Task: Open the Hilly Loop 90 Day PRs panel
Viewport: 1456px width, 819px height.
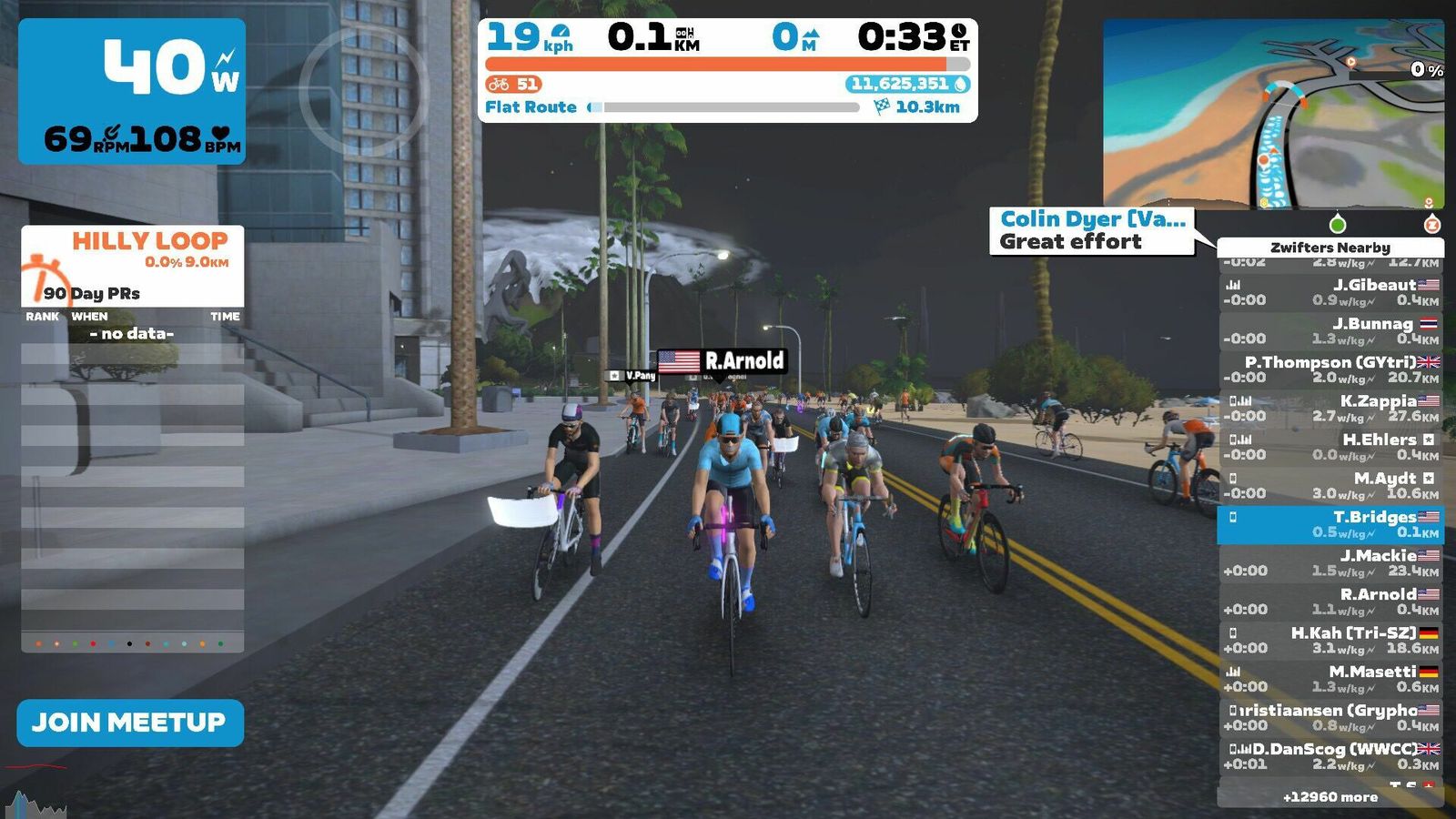Action: (x=133, y=266)
